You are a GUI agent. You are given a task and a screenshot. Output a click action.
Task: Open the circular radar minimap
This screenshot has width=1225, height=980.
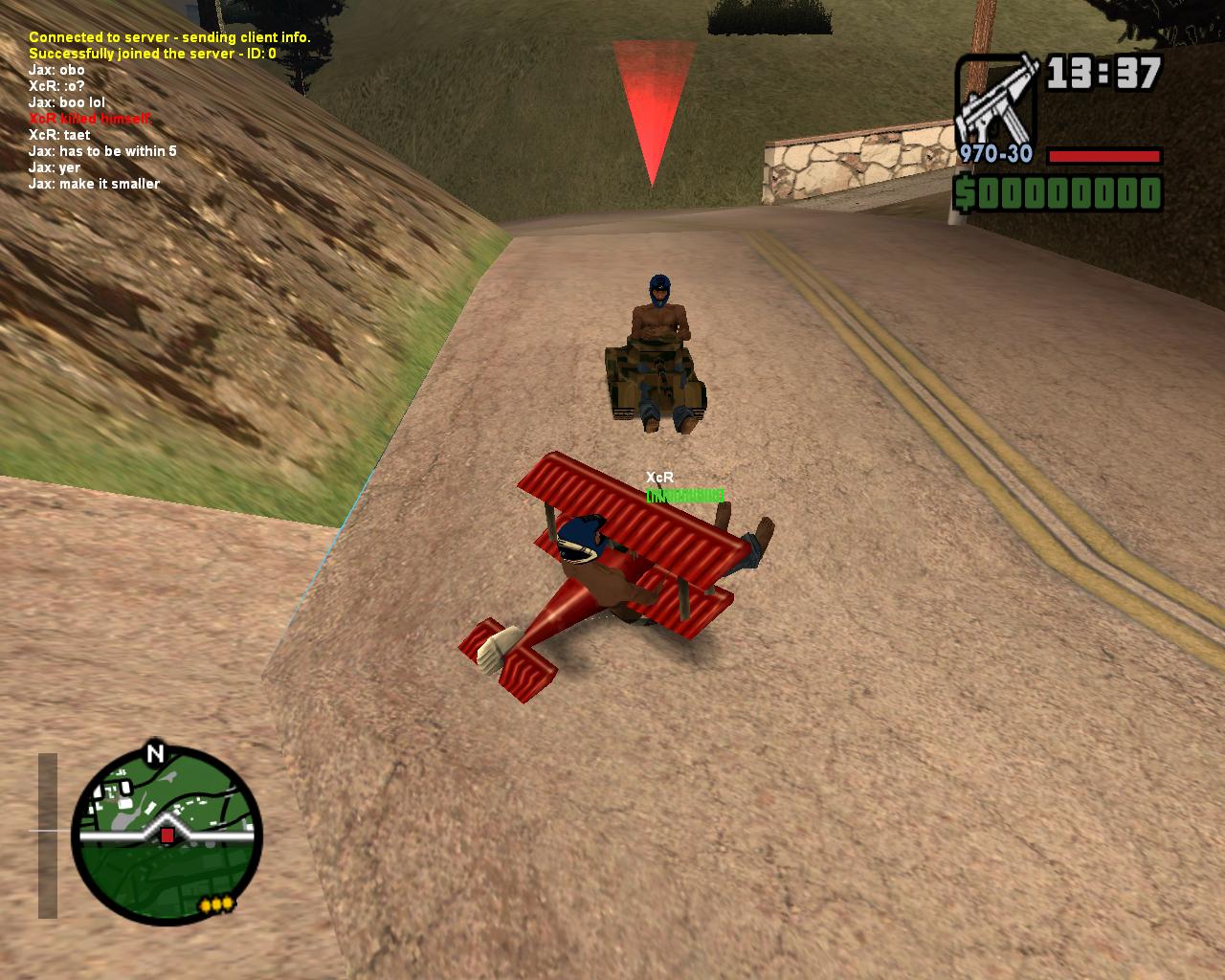[167, 839]
